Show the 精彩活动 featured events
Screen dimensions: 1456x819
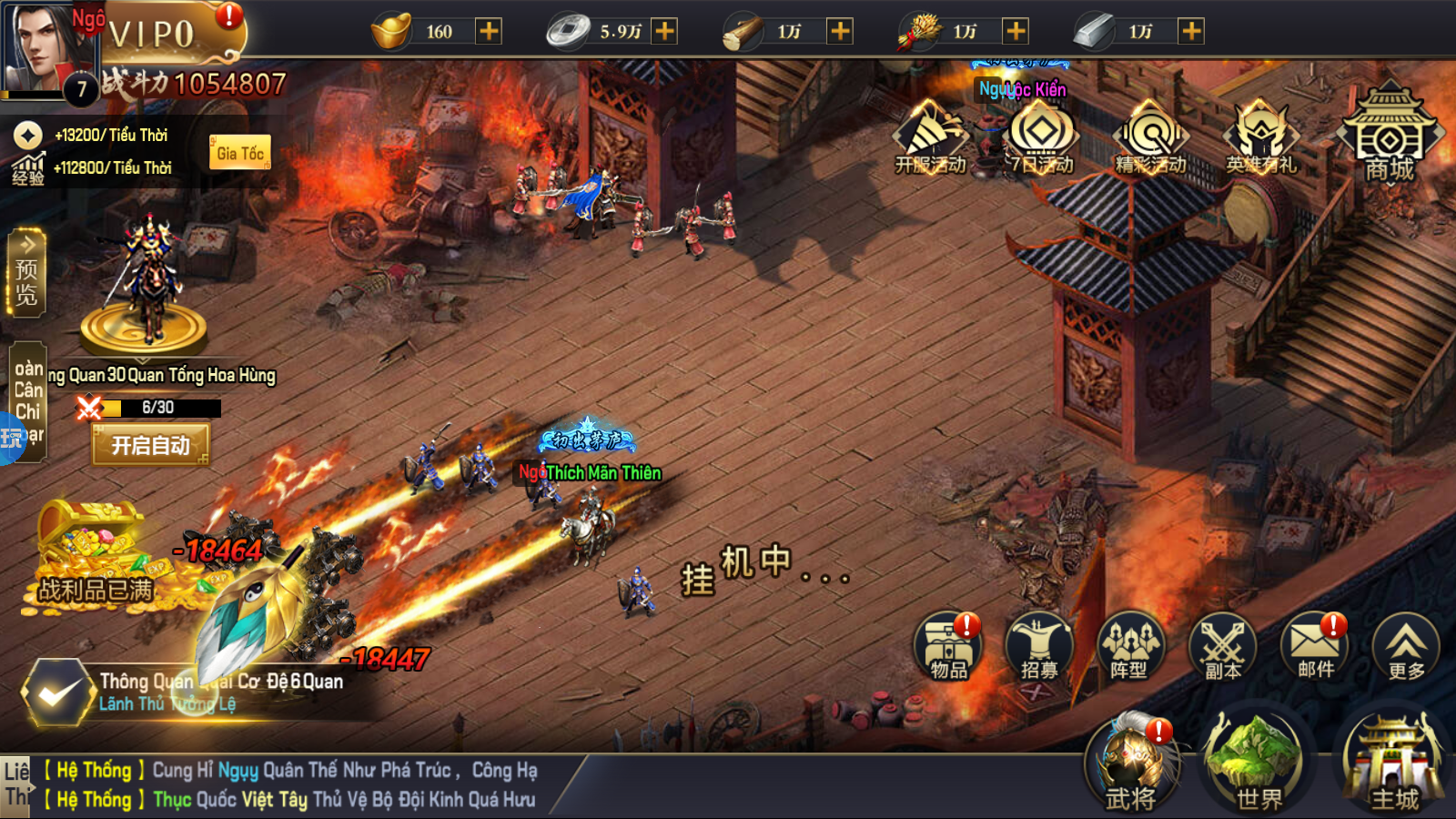pyautogui.click(x=1151, y=138)
